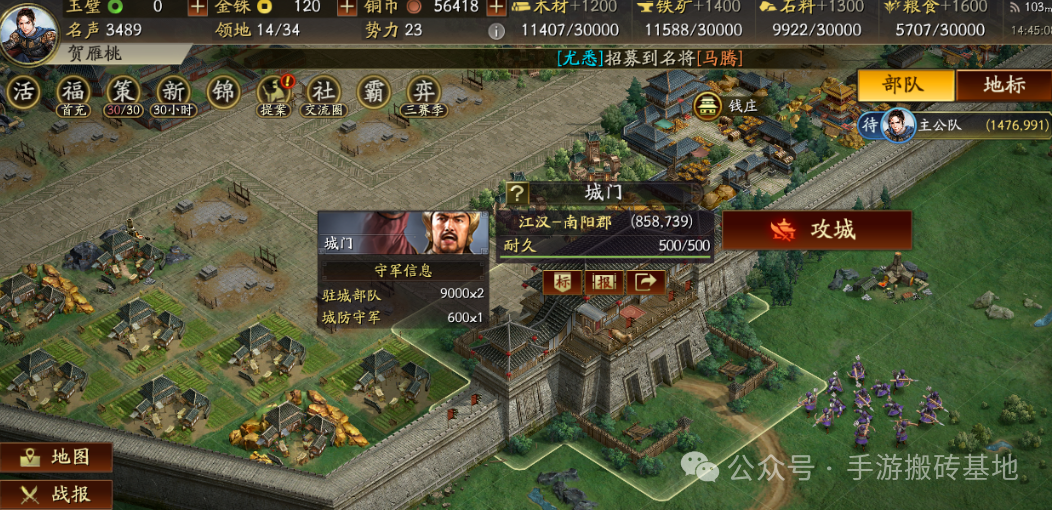The width and height of the screenshot is (1052, 510).
Task: Open the 社 community circle icon
Action: coord(323,92)
